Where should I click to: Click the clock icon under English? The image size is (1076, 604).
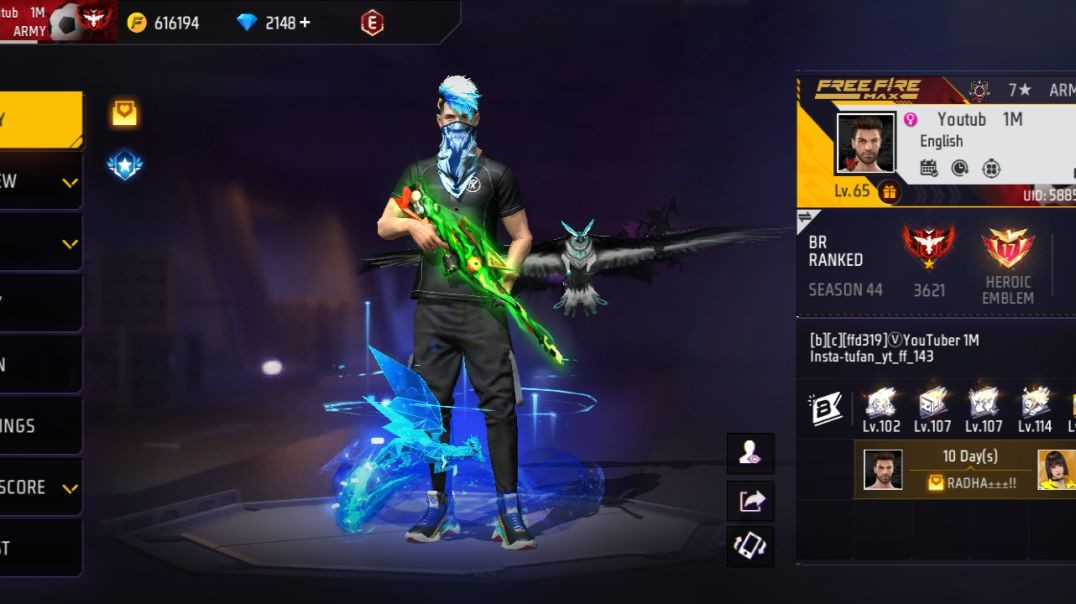click(960, 167)
